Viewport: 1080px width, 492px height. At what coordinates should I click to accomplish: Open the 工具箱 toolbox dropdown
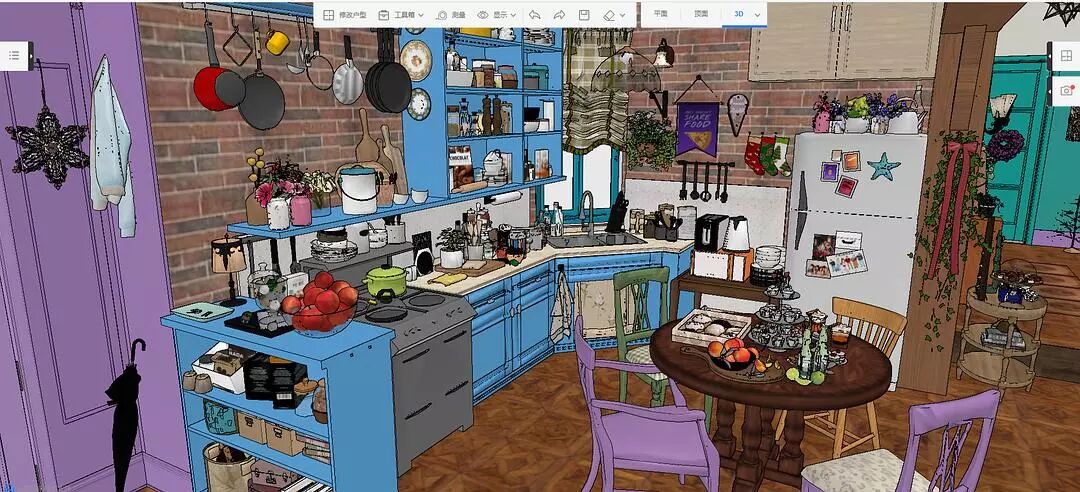pos(400,15)
